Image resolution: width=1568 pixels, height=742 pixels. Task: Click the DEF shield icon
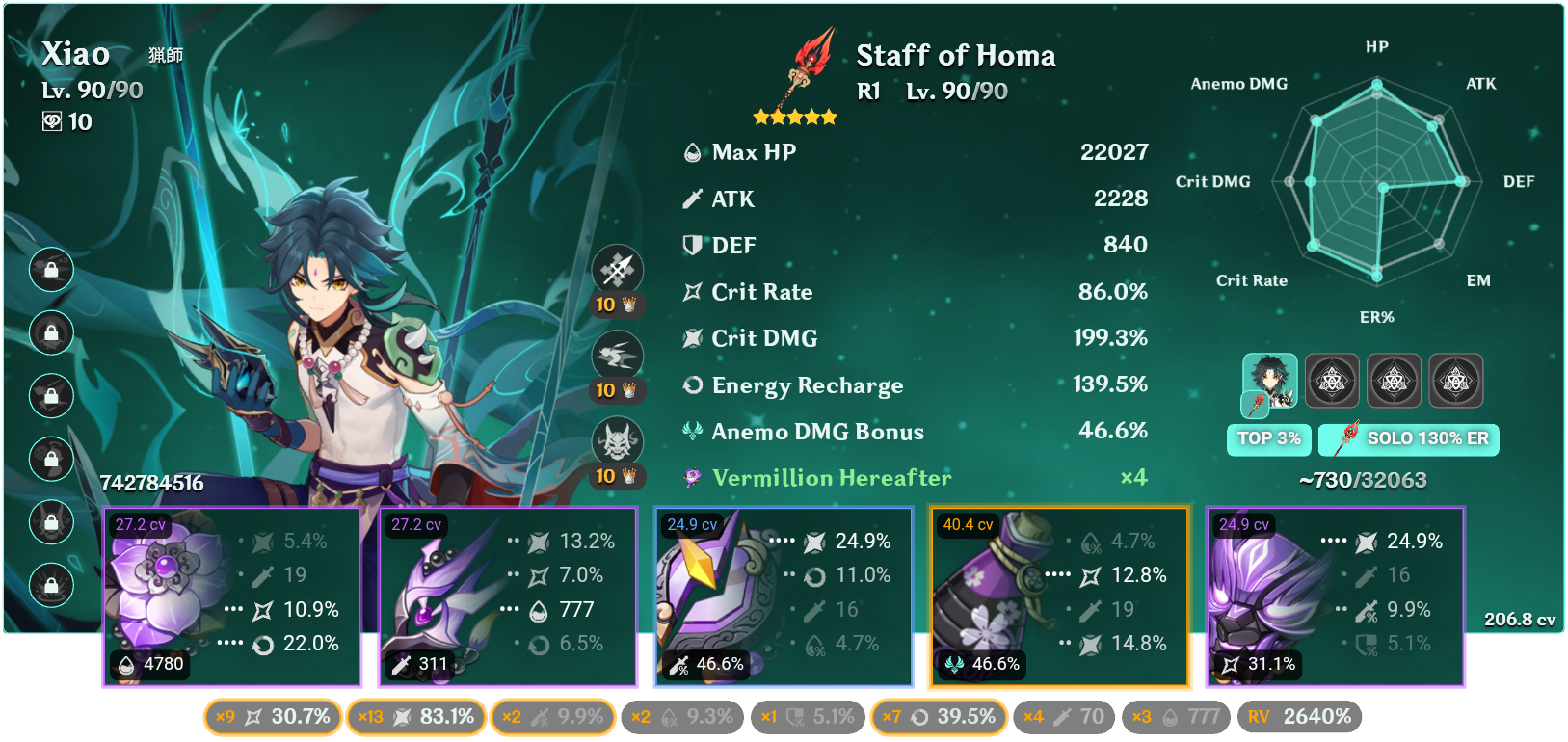(x=690, y=246)
